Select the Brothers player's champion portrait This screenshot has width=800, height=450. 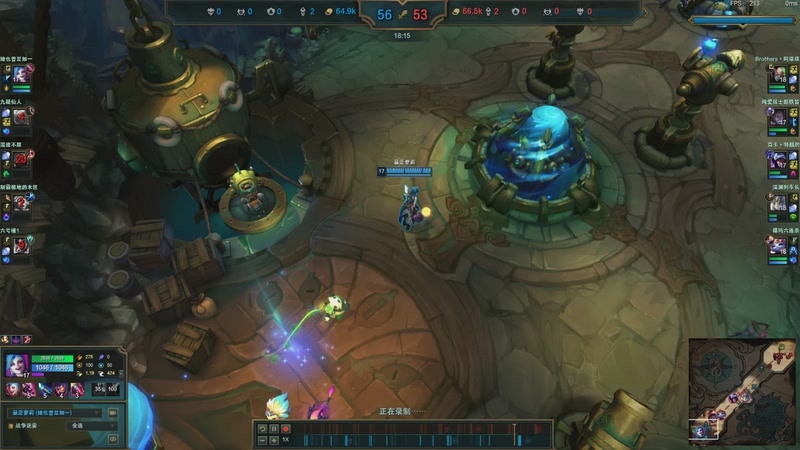[777, 74]
